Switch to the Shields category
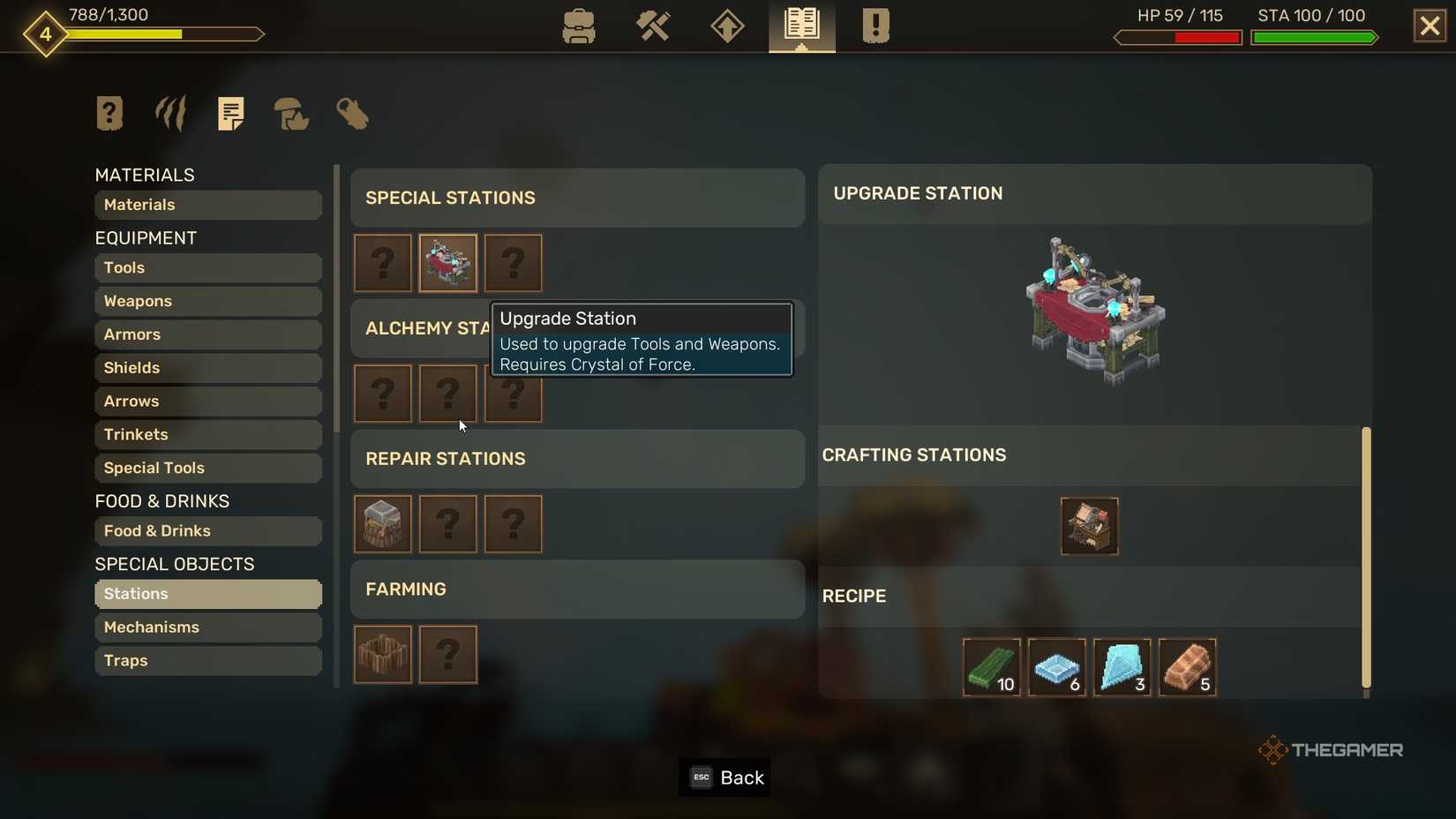Viewport: 1456px width, 819px height. [x=208, y=368]
